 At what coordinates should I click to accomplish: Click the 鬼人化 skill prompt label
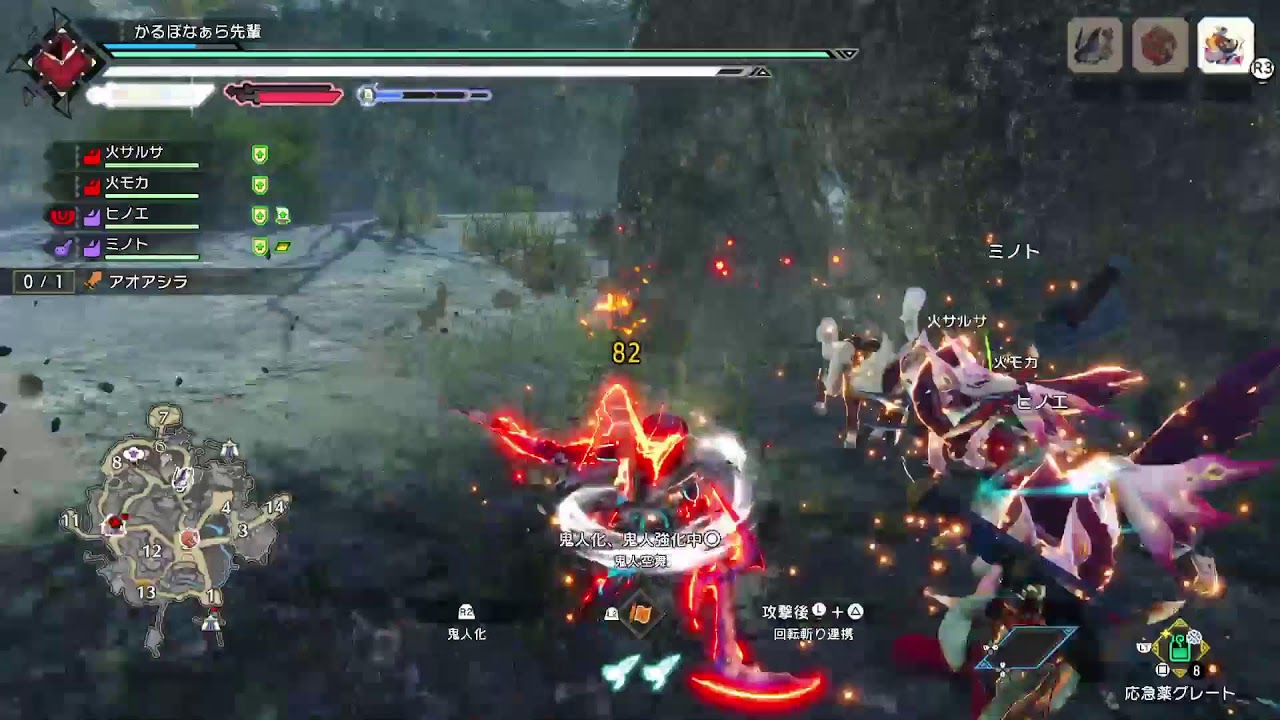coord(467,633)
